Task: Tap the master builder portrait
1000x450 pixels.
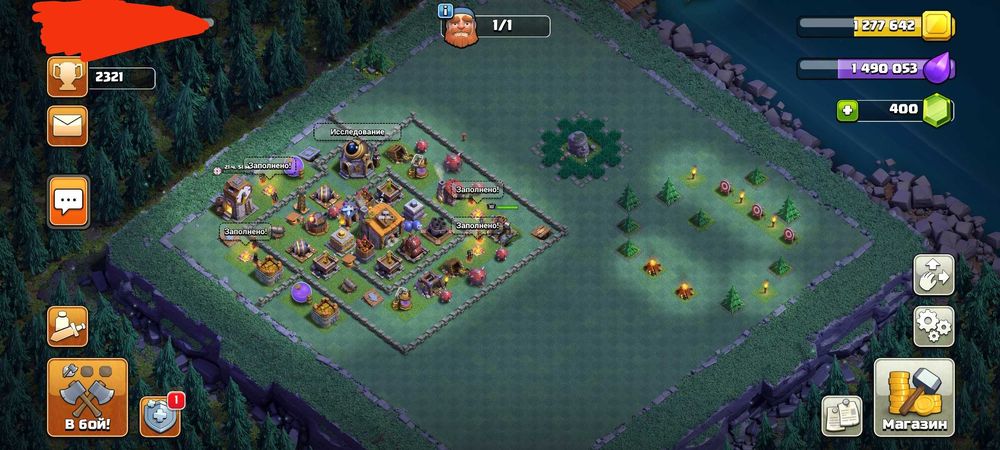Action: coord(461,27)
